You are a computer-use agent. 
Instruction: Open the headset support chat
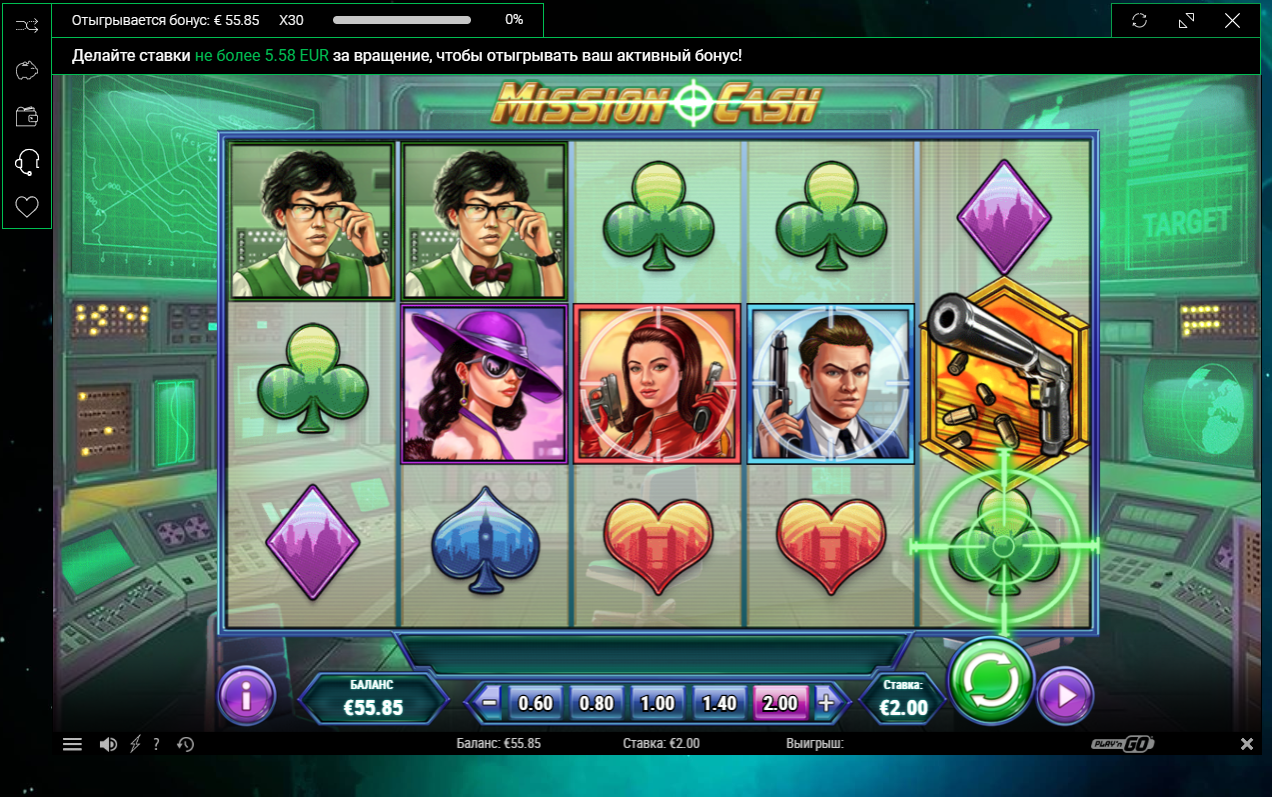click(x=27, y=161)
